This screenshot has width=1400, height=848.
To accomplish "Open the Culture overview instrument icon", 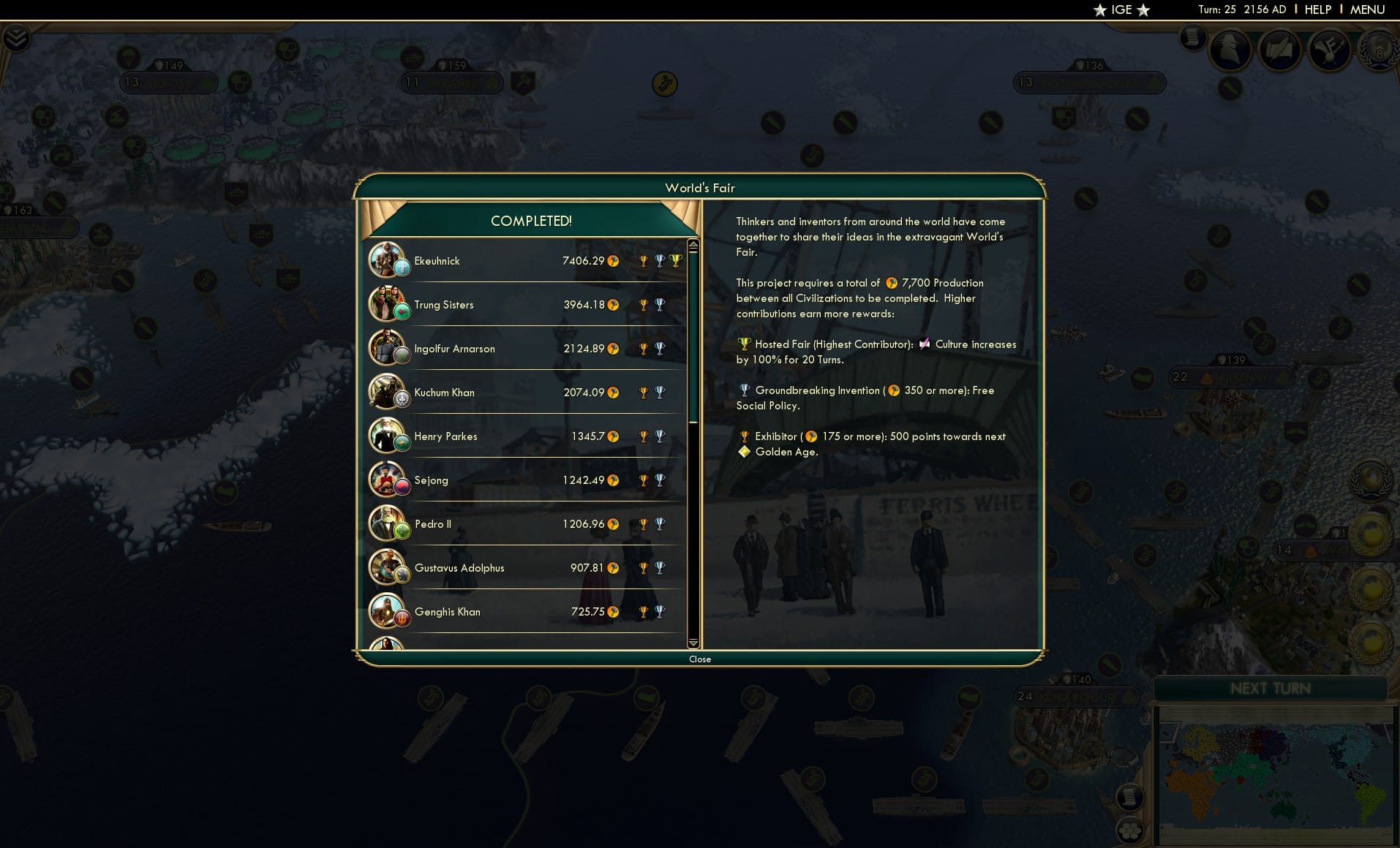I will (x=1331, y=51).
